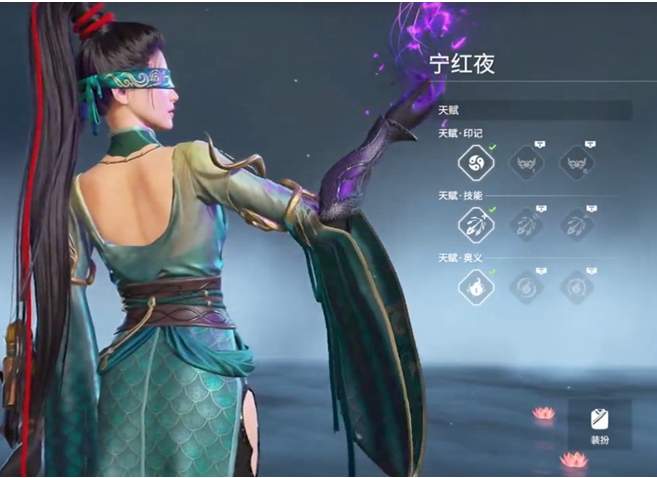Select the equipped 奥义 talent flame icon
The image size is (657, 478).
coord(474,288)
